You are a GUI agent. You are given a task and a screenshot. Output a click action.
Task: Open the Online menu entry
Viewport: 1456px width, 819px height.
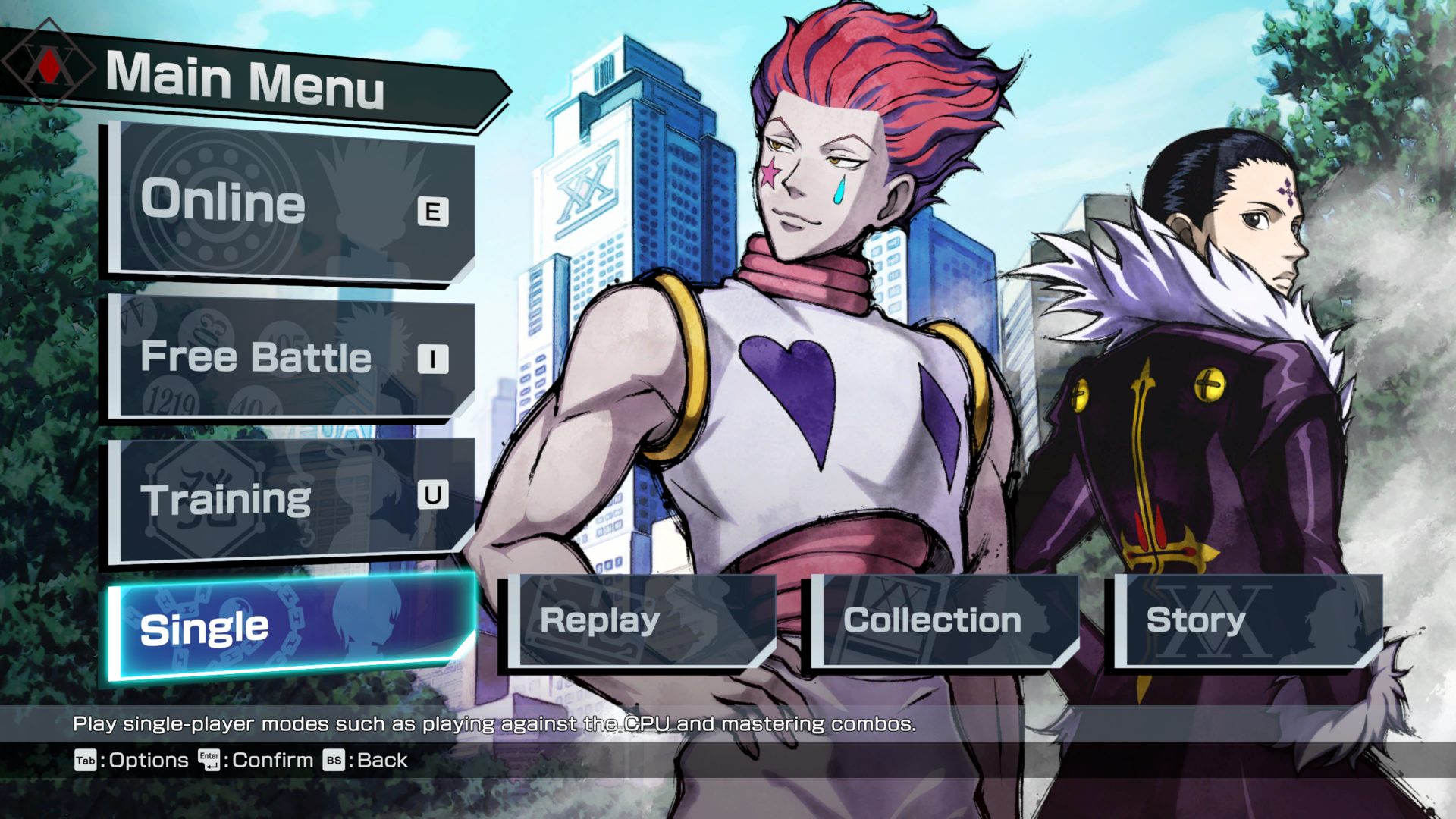click(x=292, y=202)
